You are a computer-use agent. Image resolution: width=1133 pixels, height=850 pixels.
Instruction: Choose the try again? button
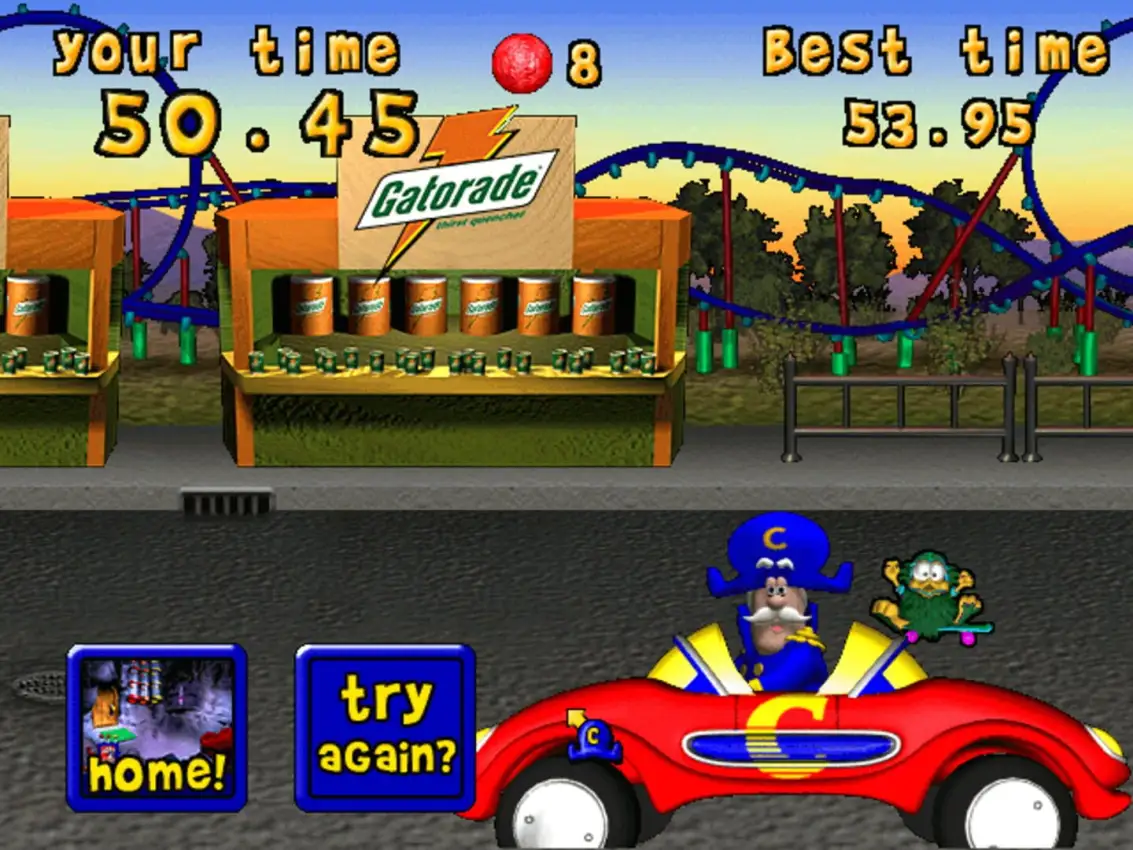pyautogui.click(x=385, y=727)
